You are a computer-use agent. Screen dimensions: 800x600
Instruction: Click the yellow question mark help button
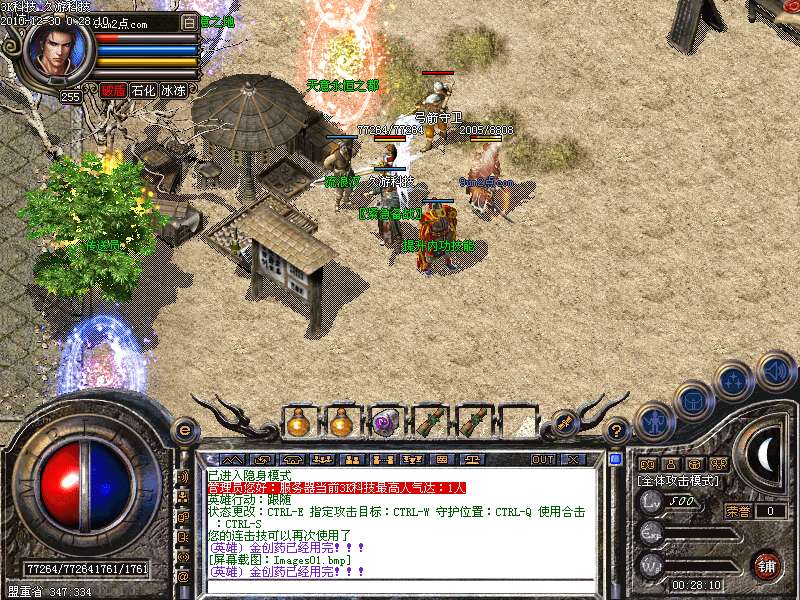click(x=617, y=430)
